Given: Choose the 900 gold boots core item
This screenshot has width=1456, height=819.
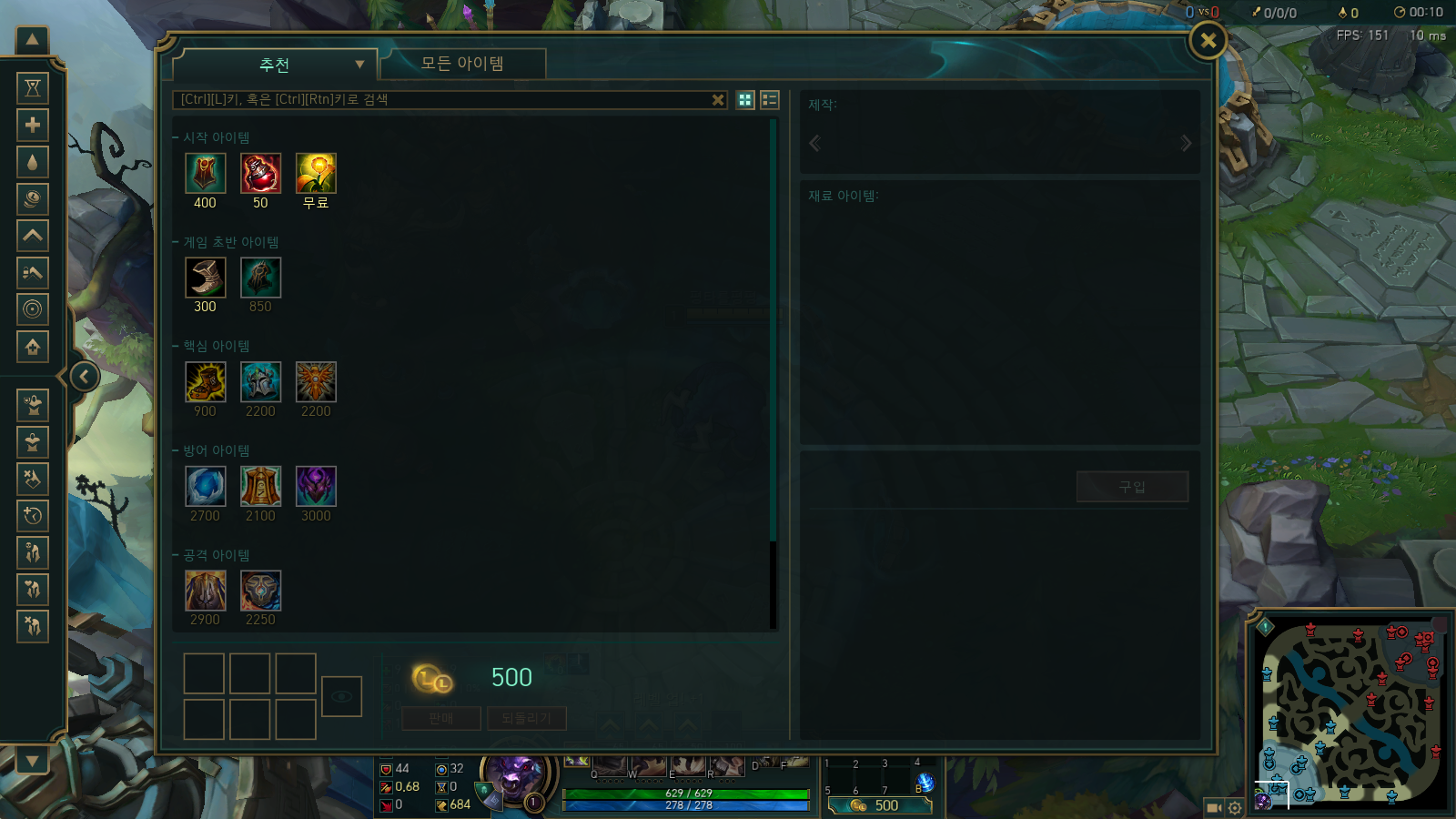Looking at the screenshot, I should [x=206, y=382].
